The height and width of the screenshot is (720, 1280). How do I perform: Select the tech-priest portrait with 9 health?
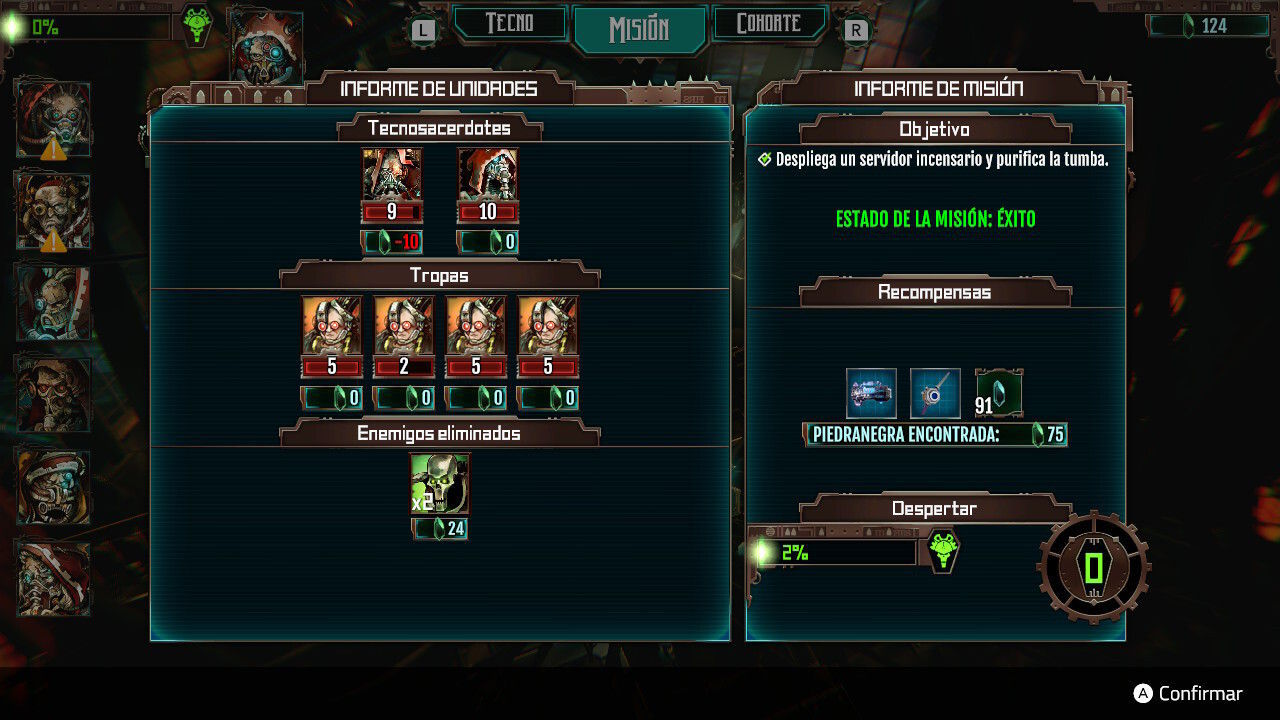tap(392, 174)
